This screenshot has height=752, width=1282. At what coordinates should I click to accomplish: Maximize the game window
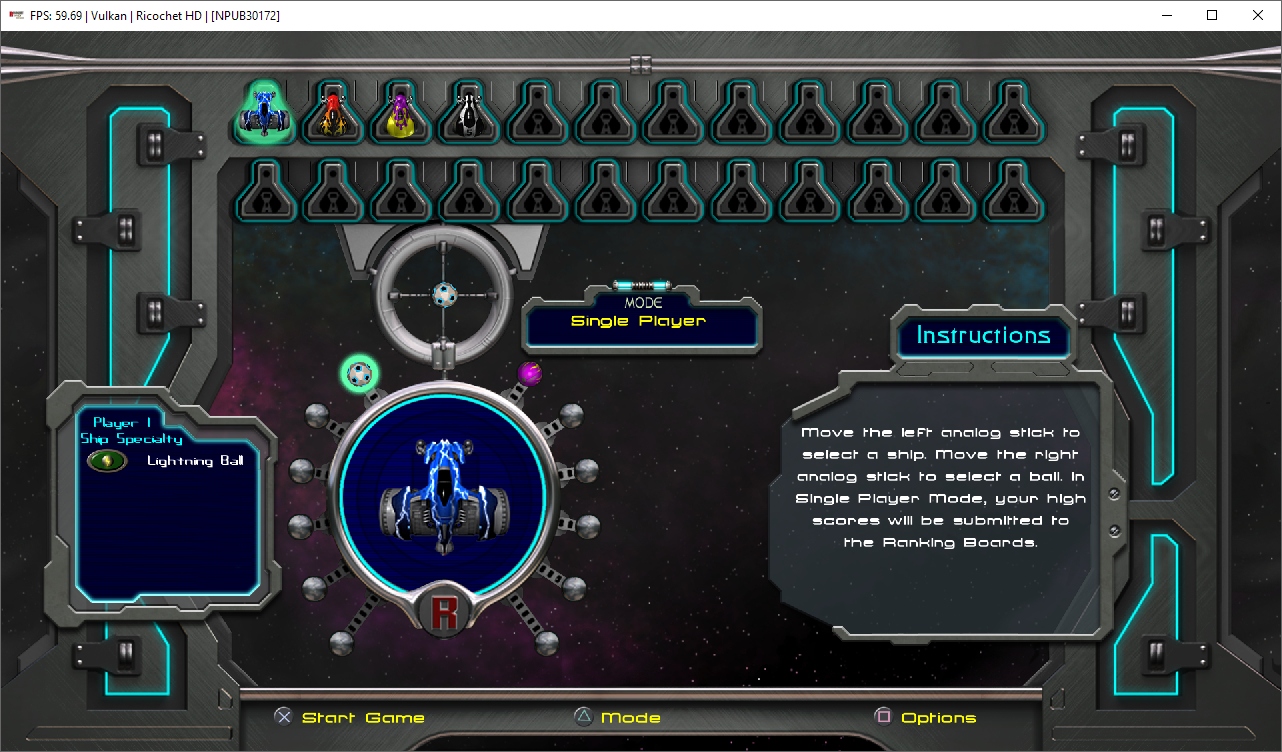tap(1212, 15)
